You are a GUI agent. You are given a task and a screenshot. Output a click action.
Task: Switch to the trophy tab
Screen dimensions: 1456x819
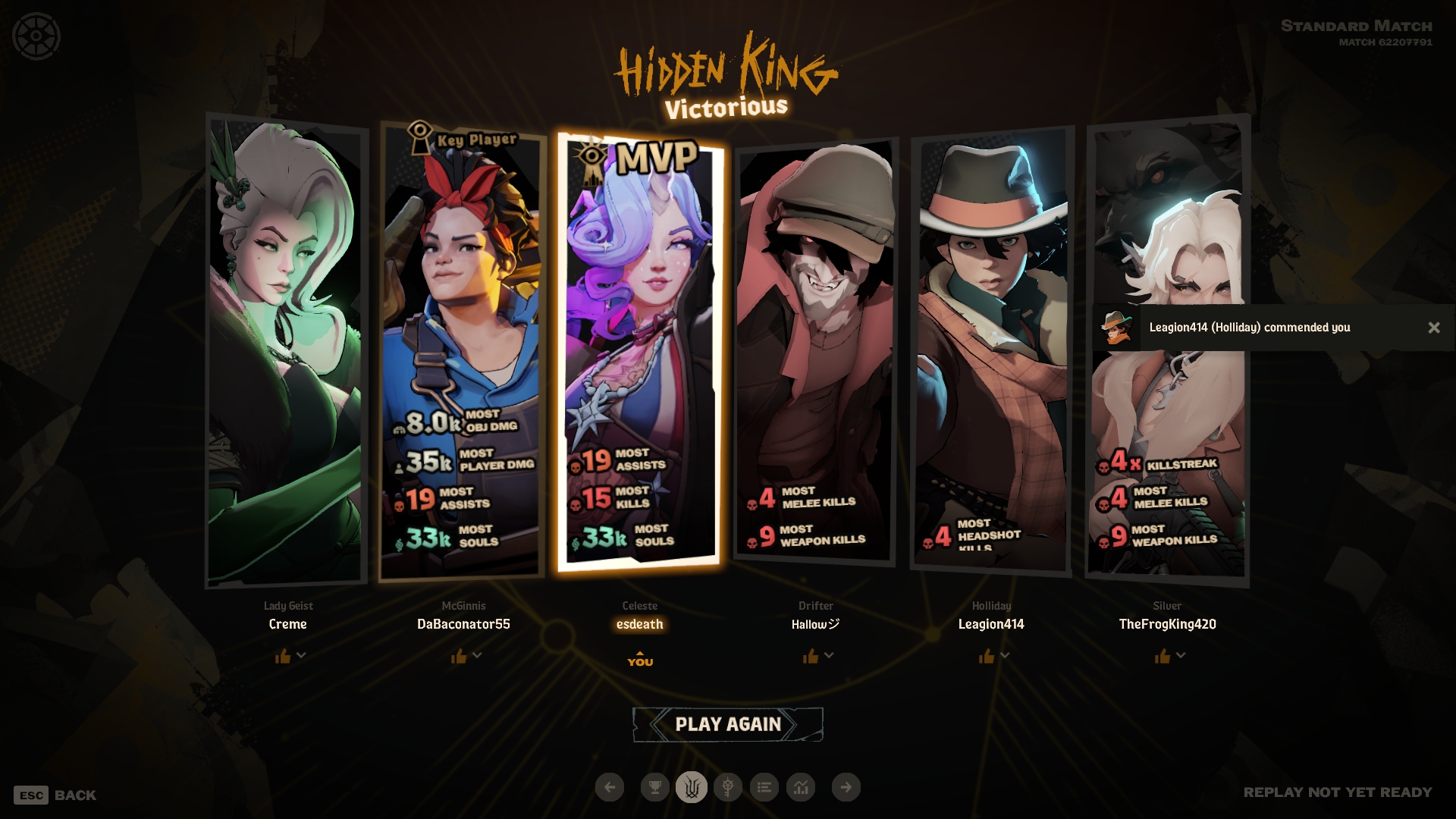pyautogui.click(x=654, y=787)
